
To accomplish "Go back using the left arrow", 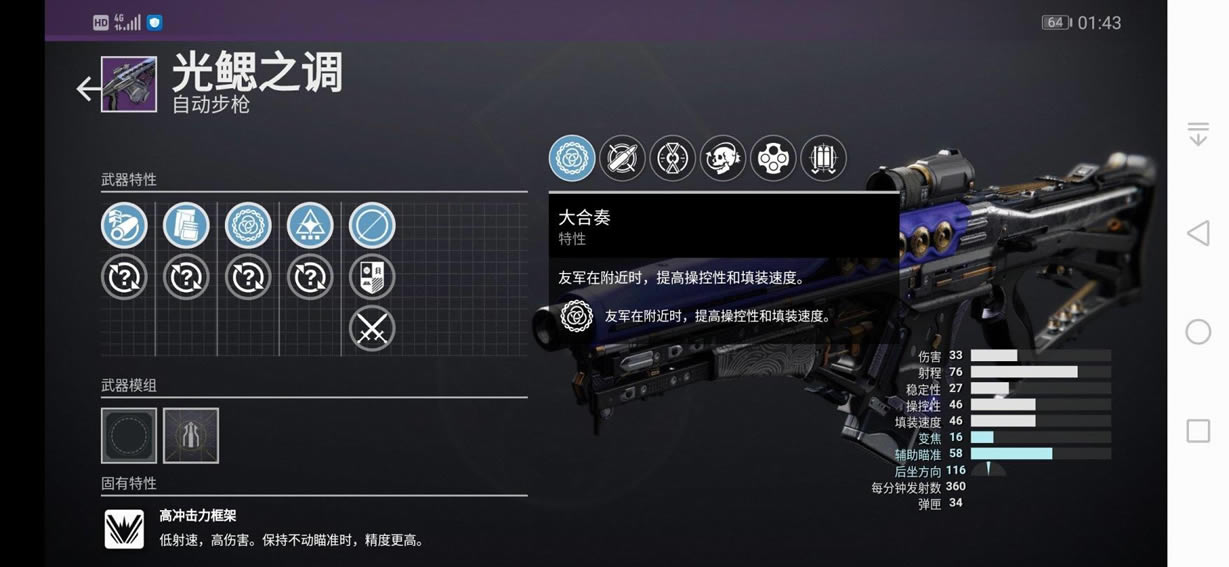I will [x=87, y=89].
